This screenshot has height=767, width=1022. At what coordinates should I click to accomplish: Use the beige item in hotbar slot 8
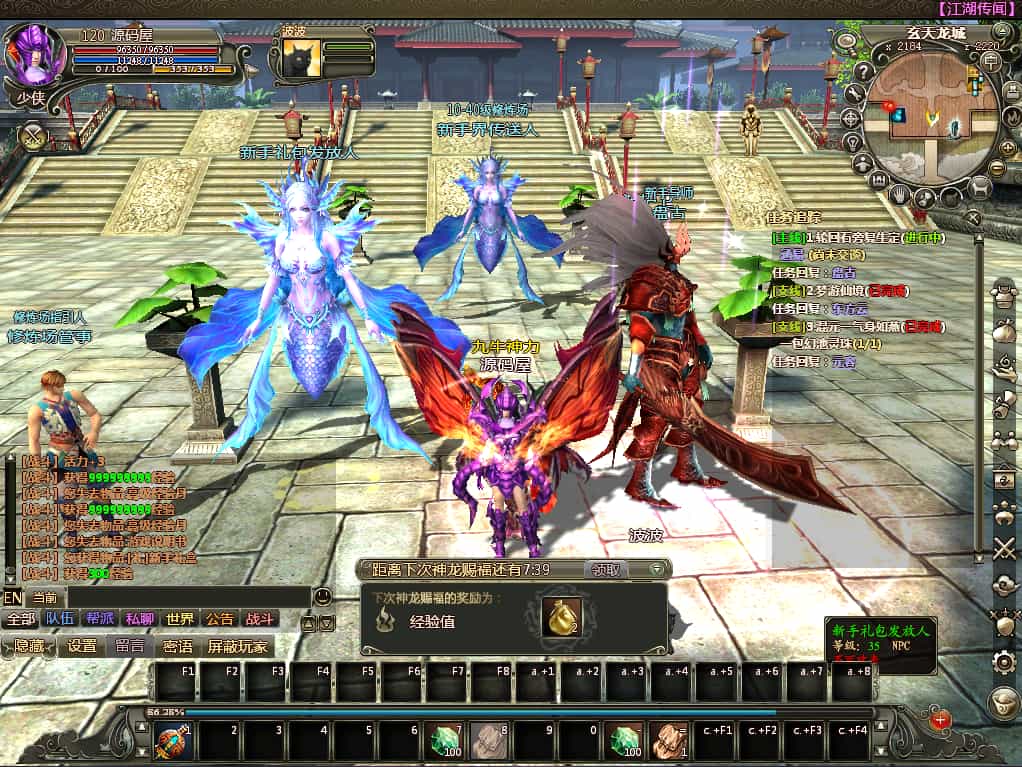click(x=488, y=742)
